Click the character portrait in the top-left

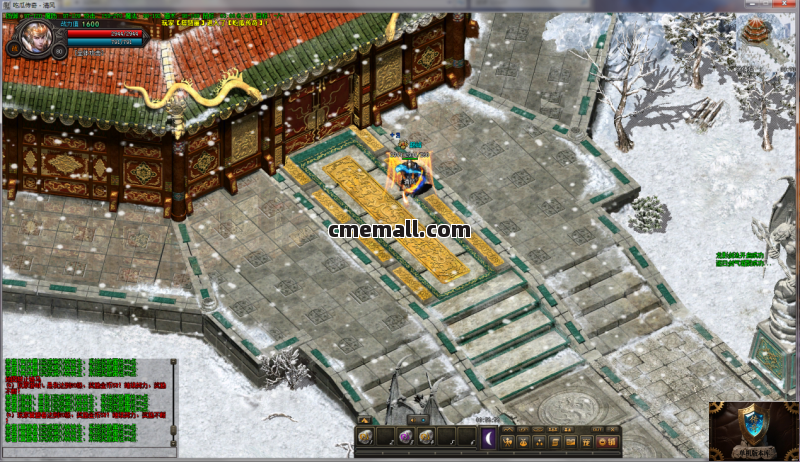[x=38, y=37]
